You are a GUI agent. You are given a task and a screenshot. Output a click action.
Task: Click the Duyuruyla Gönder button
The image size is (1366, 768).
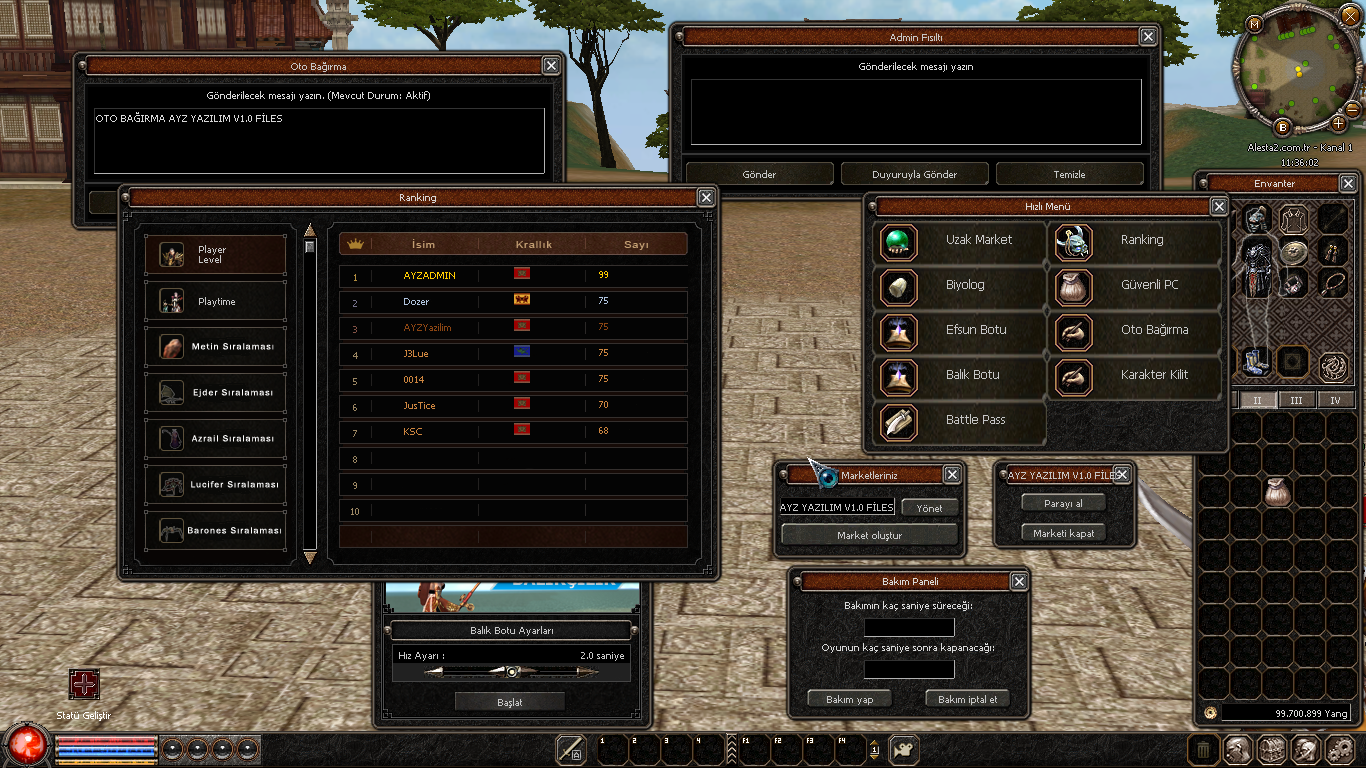tap(914, 174)
